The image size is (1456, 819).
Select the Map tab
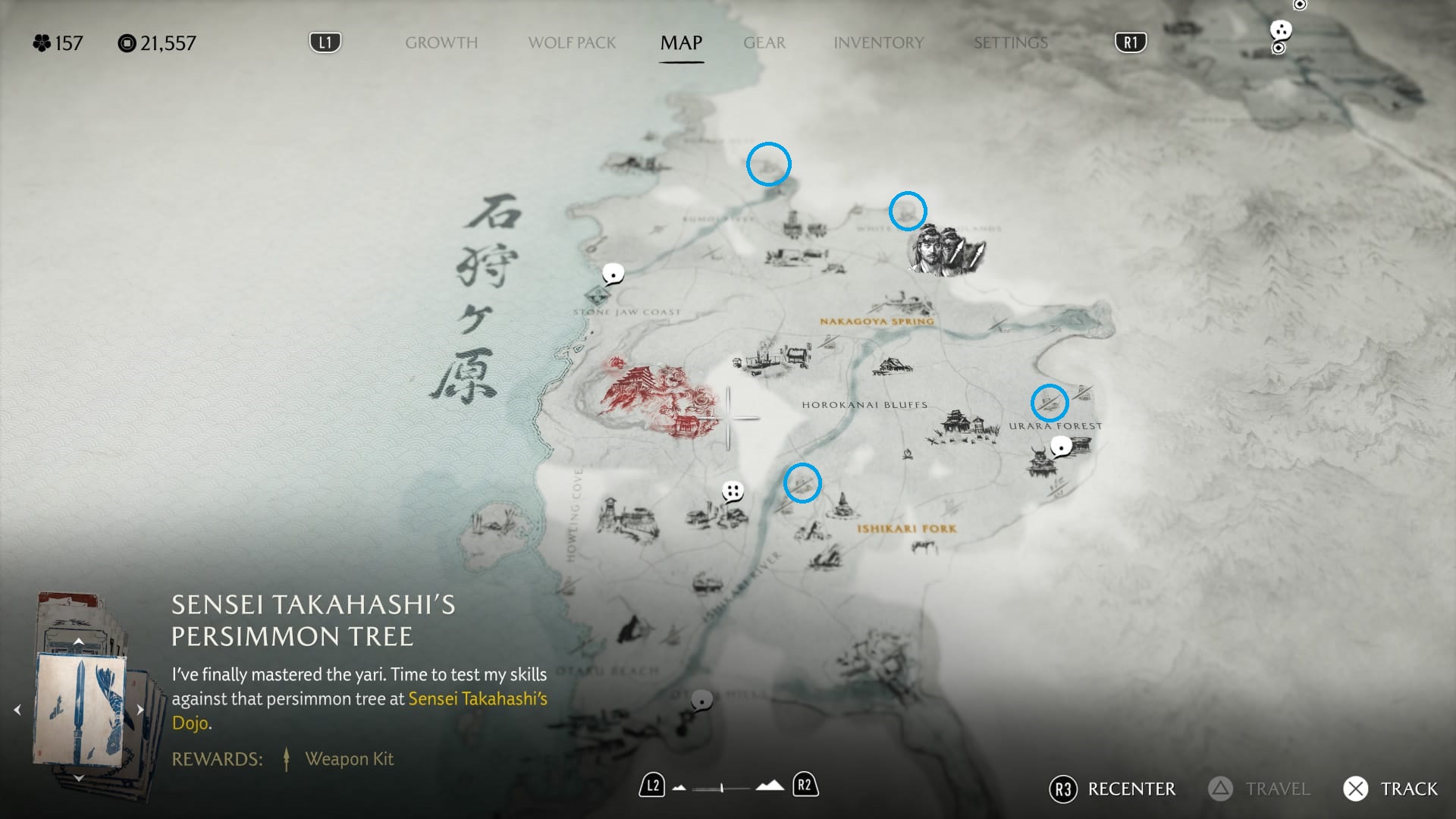pos(681,43)
